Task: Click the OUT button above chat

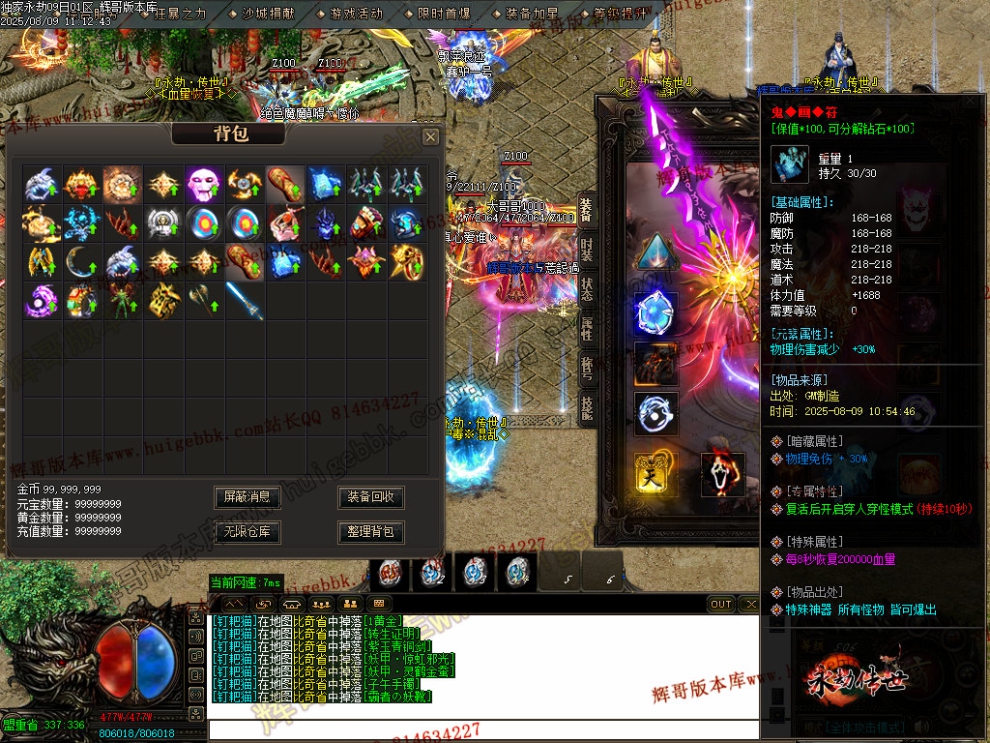Action: pos(721,604)
